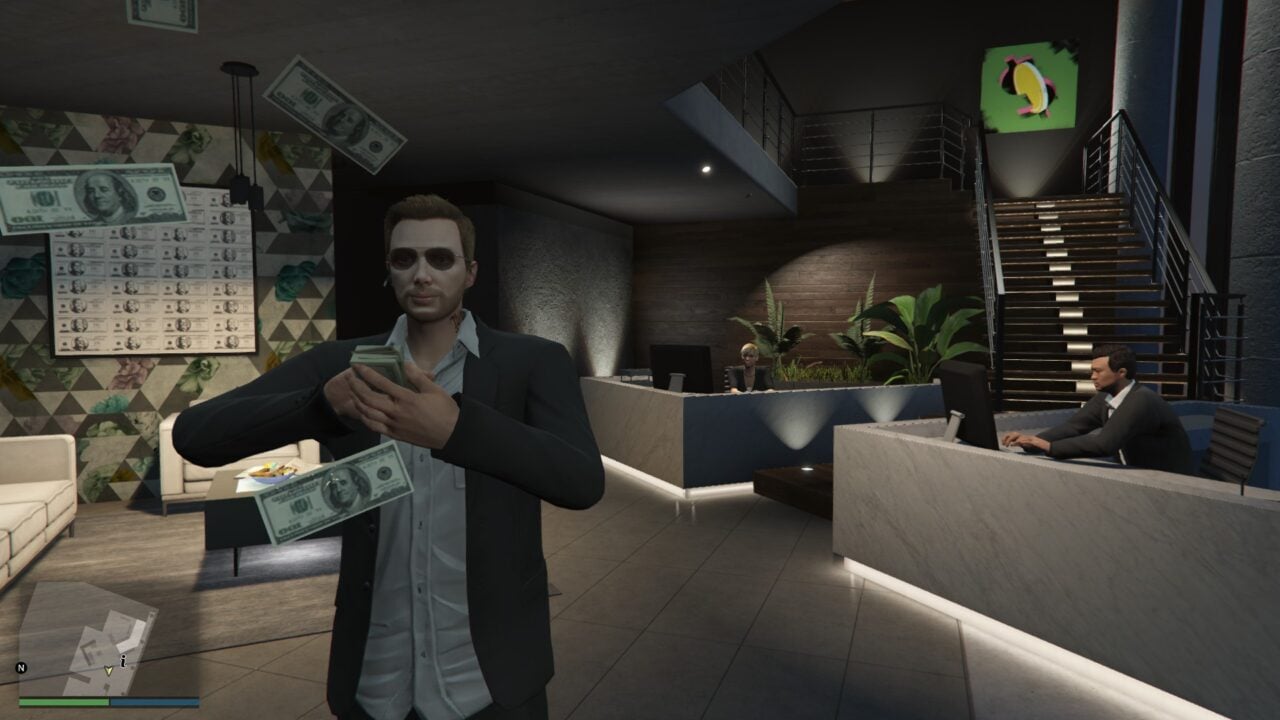This screenshot has height=720, width=1280.
Task: Select the info 'i' blip on the minimap
Action: (122, 660)
